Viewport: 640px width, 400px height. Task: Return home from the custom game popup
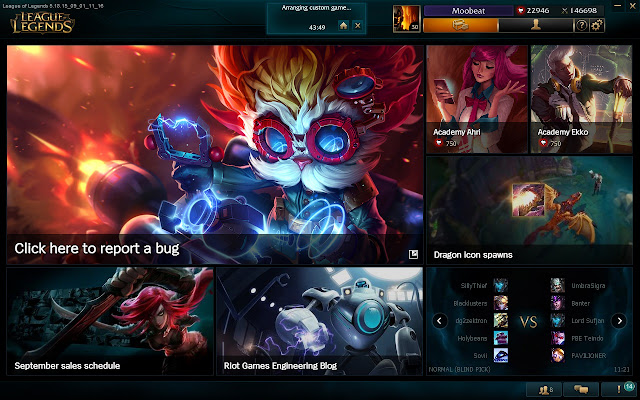point(343,25)
